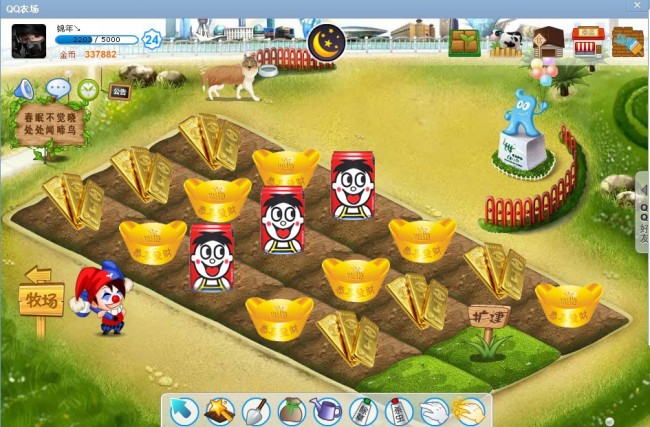Open the cow ranch icon

(x=506, y=42)
